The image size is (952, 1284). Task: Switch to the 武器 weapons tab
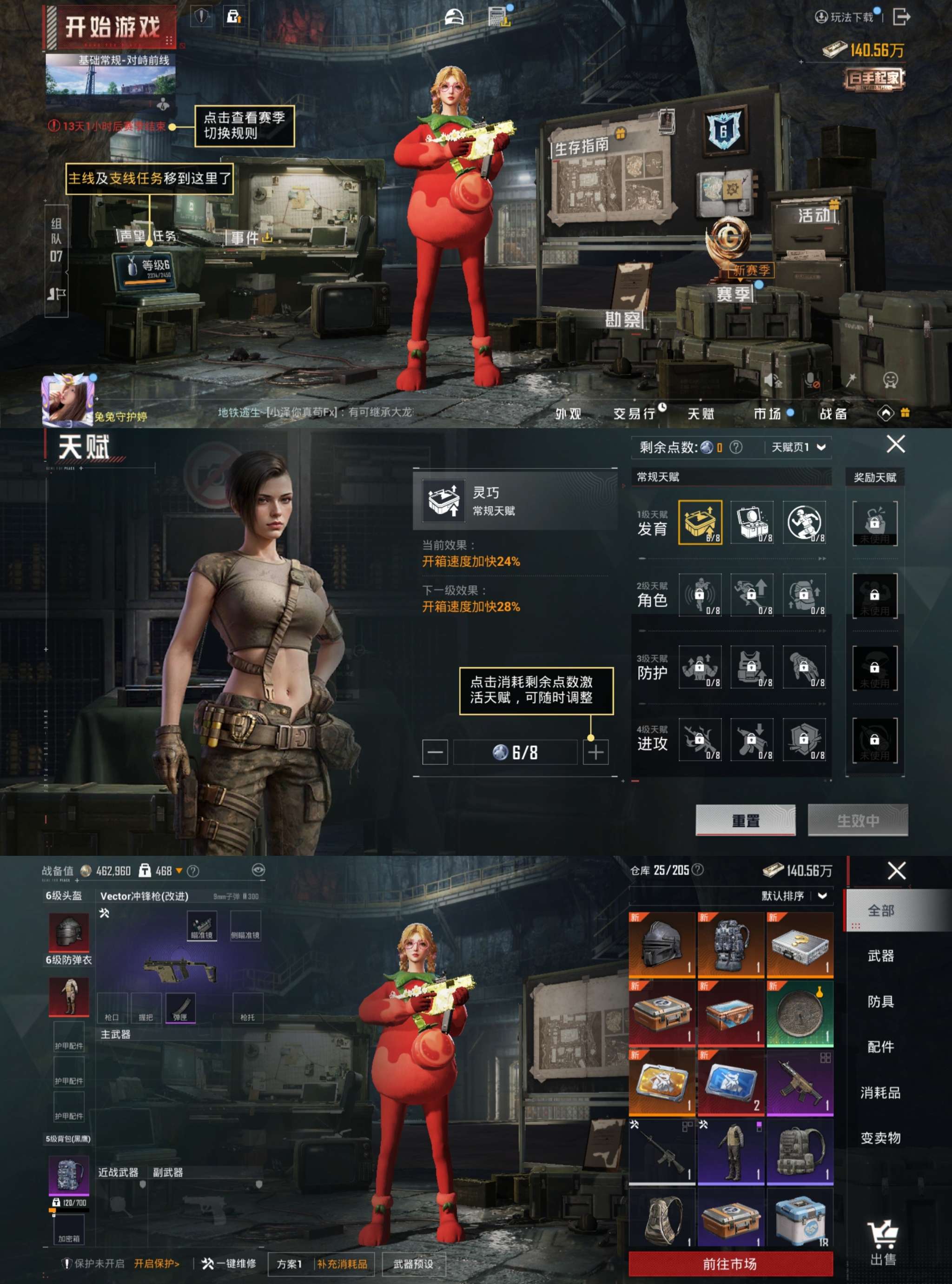(x=880, y=956)
